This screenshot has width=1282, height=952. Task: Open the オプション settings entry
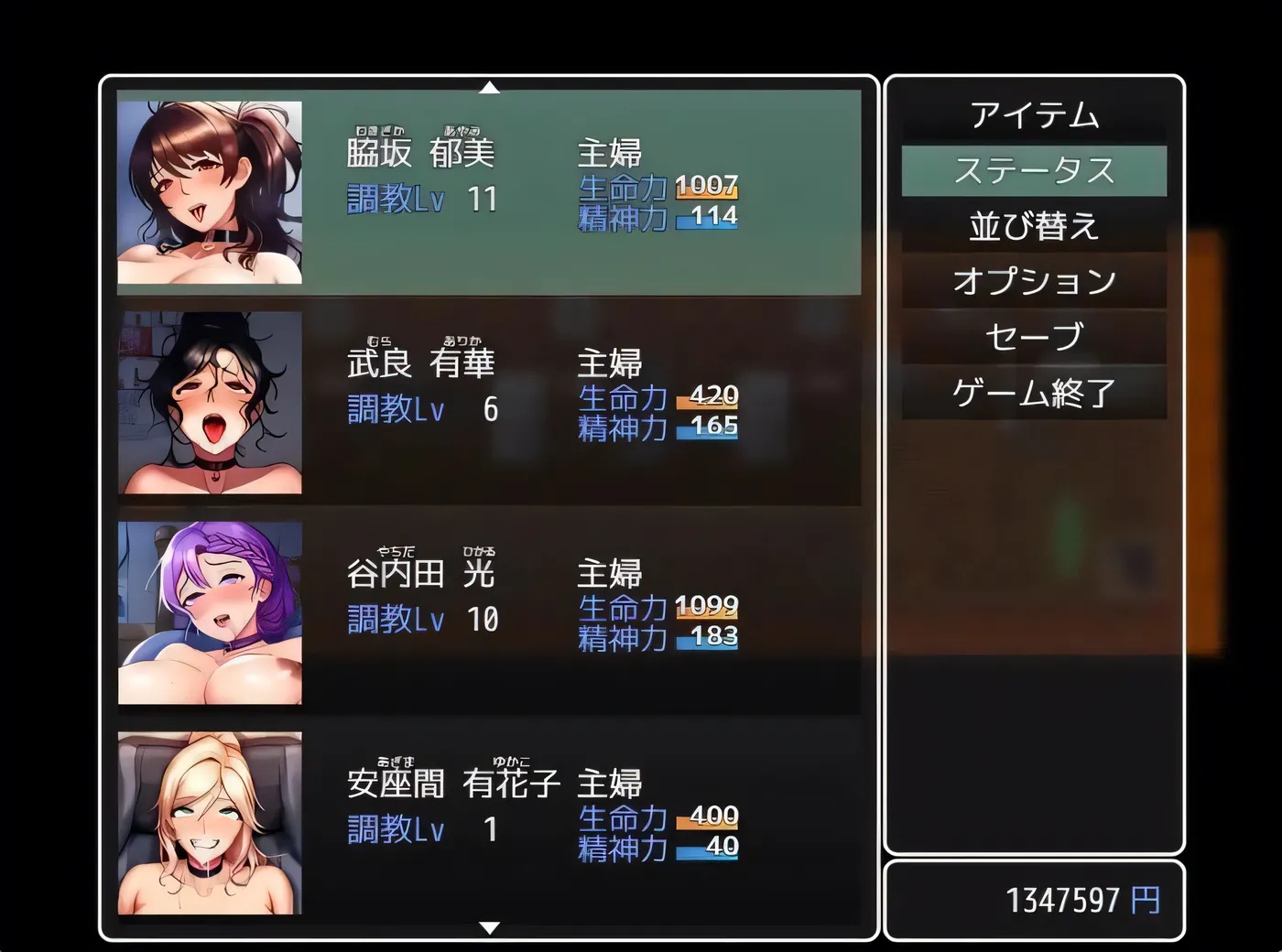[x=1035, y=282]
